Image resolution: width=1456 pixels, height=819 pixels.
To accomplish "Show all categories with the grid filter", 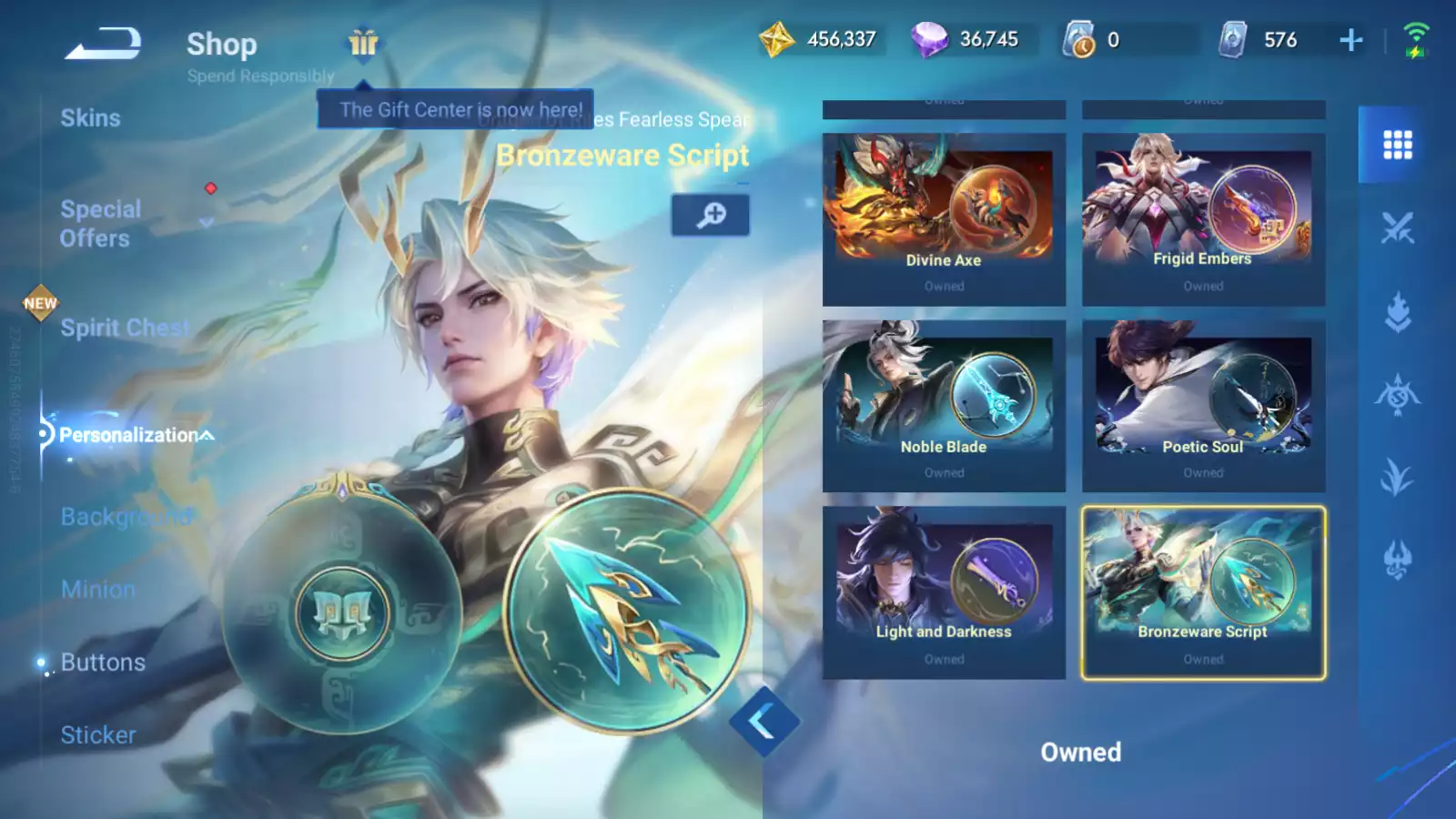I will pyautogui.click(x=1397, y=145).
